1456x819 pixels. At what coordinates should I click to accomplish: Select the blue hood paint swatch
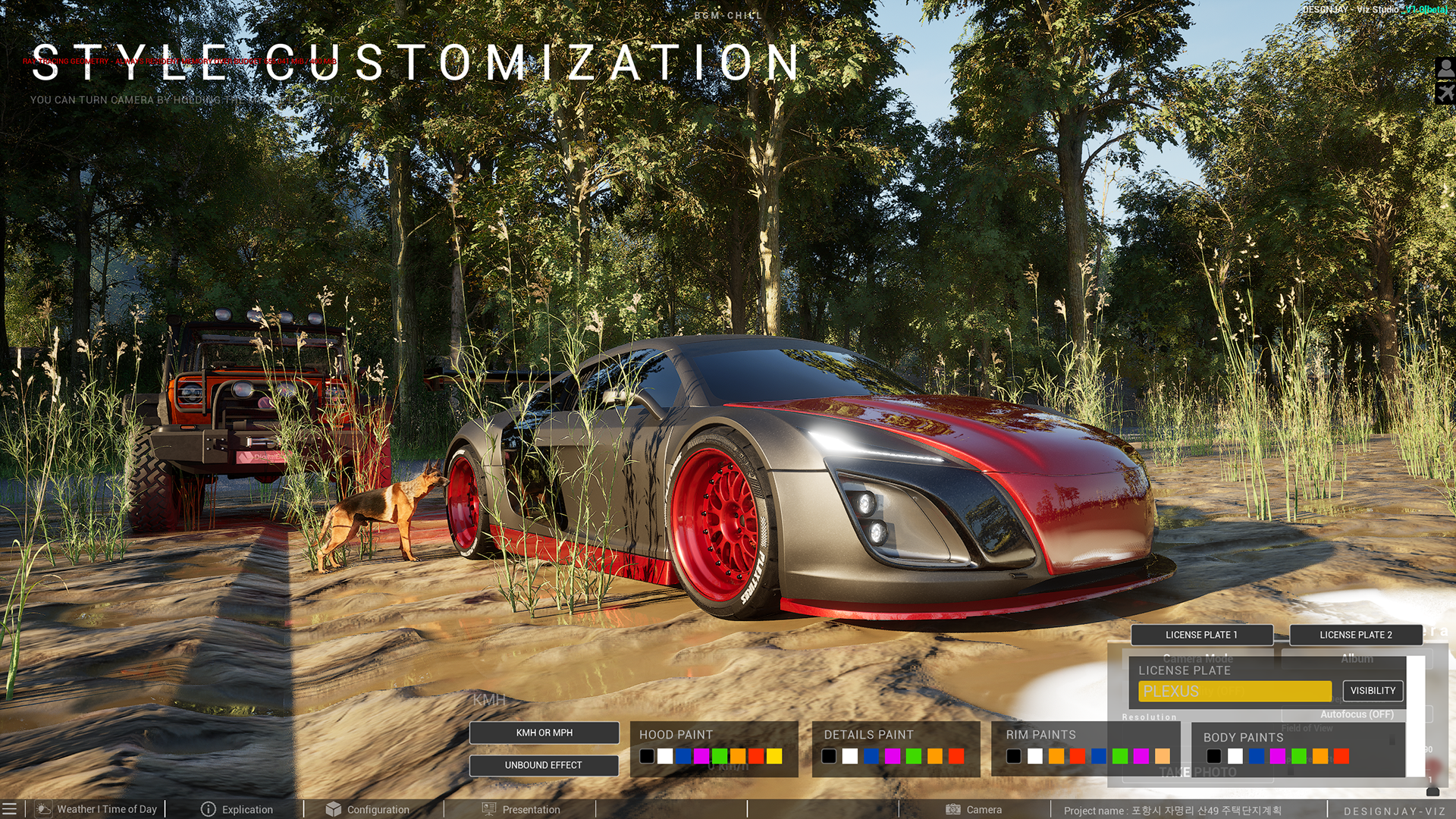pos(683,756)
